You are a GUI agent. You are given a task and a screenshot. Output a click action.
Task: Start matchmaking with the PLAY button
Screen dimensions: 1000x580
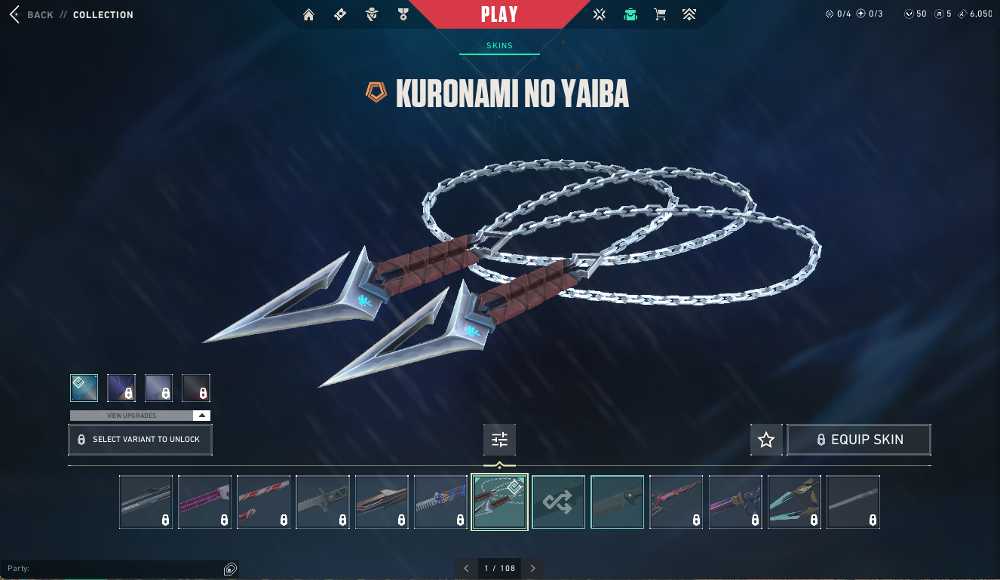point(499,15)
